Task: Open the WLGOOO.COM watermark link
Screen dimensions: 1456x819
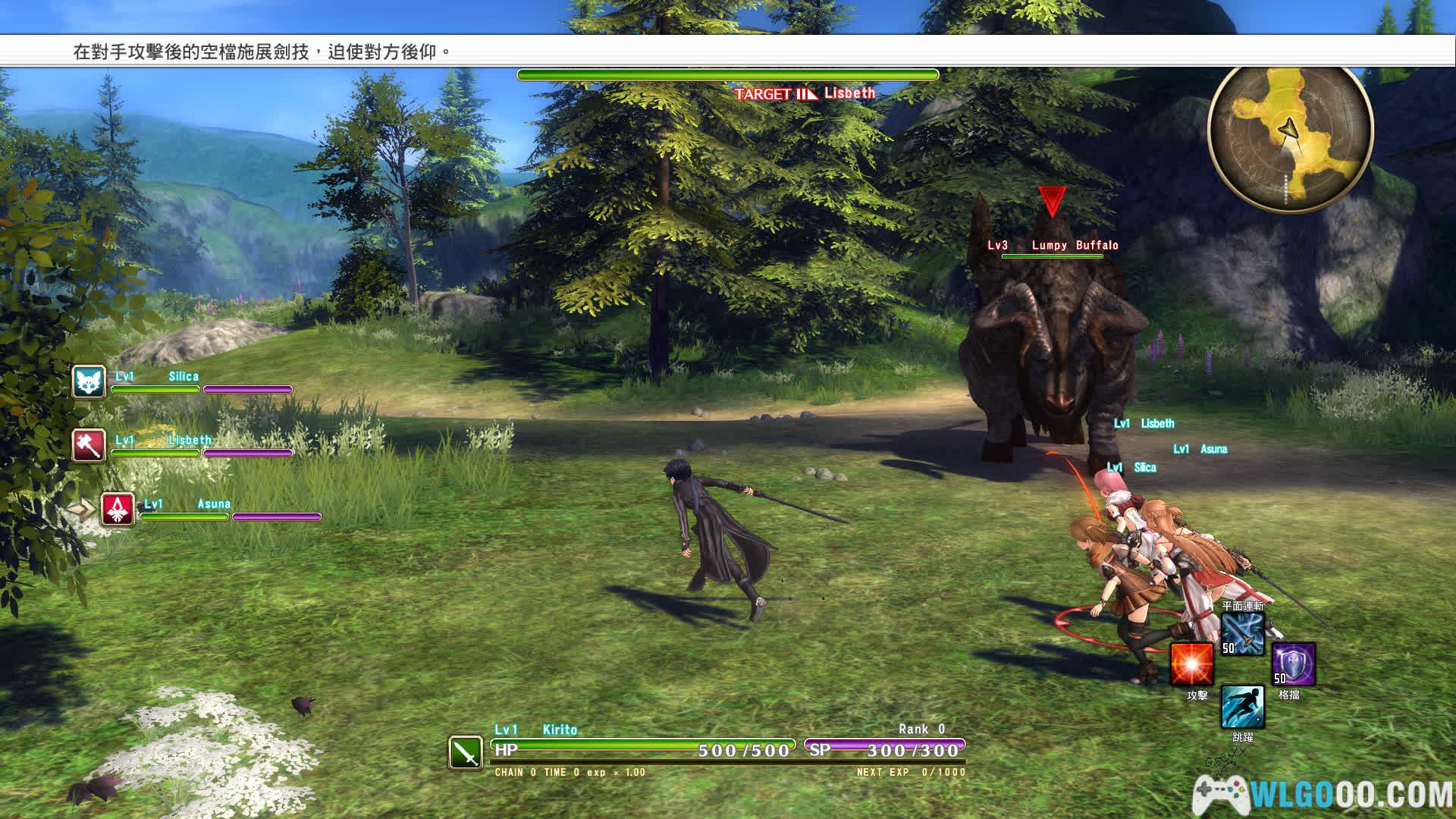Action: 1323,794
